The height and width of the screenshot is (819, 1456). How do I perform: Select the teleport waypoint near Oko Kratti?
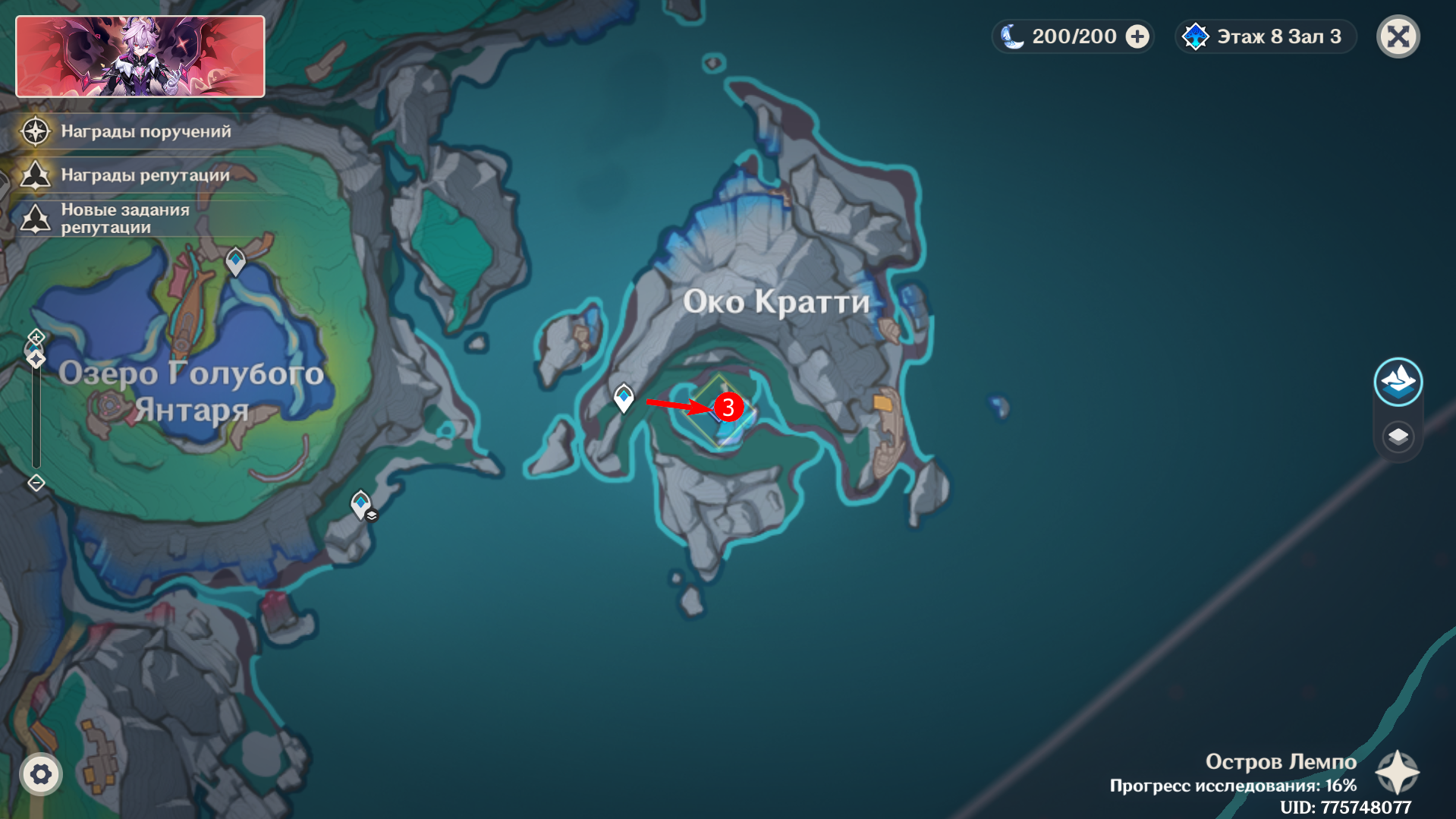point(624,395)
